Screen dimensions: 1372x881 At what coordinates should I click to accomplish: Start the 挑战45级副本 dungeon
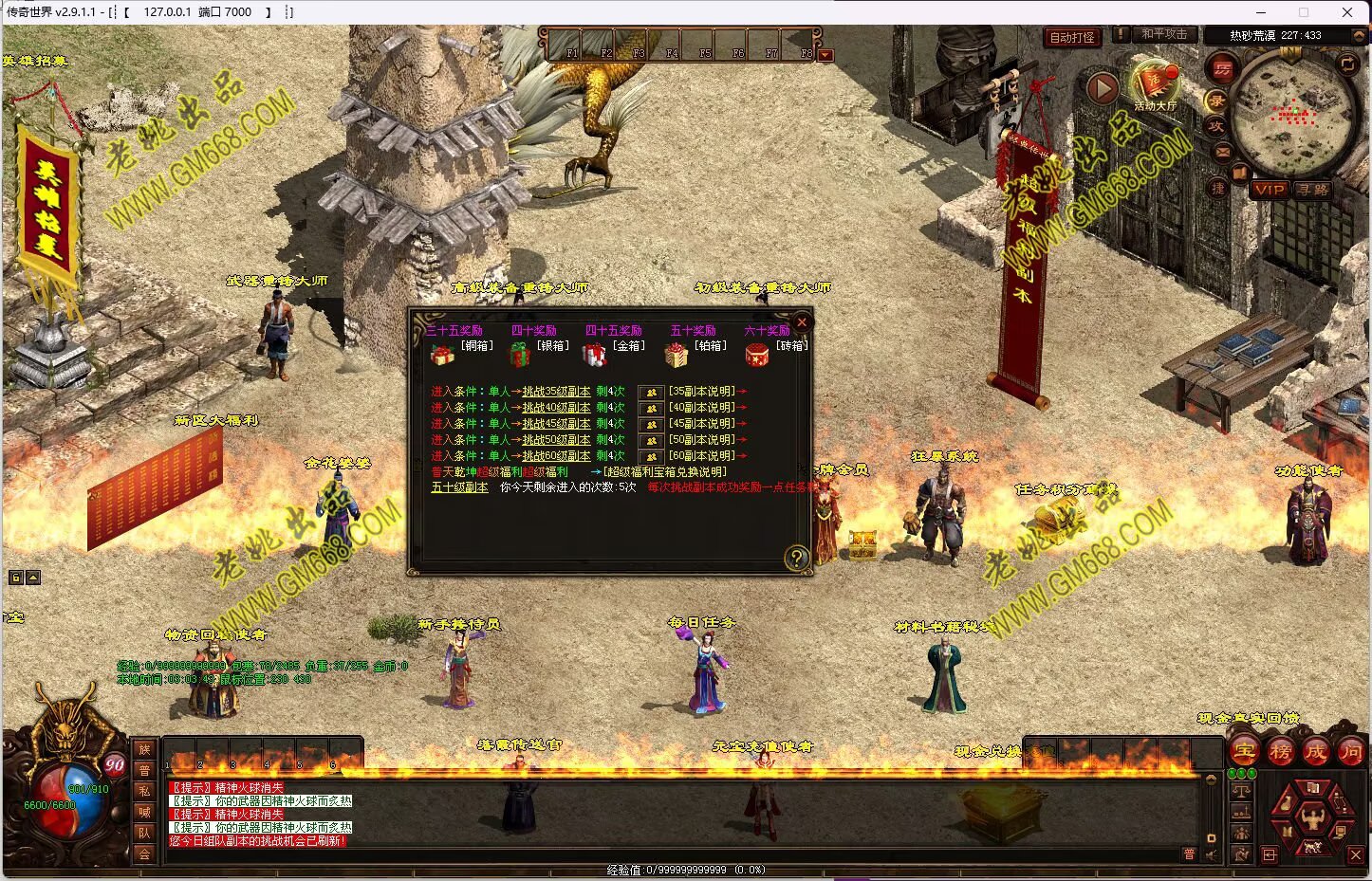pyautogui.click(x=556, y=424)
